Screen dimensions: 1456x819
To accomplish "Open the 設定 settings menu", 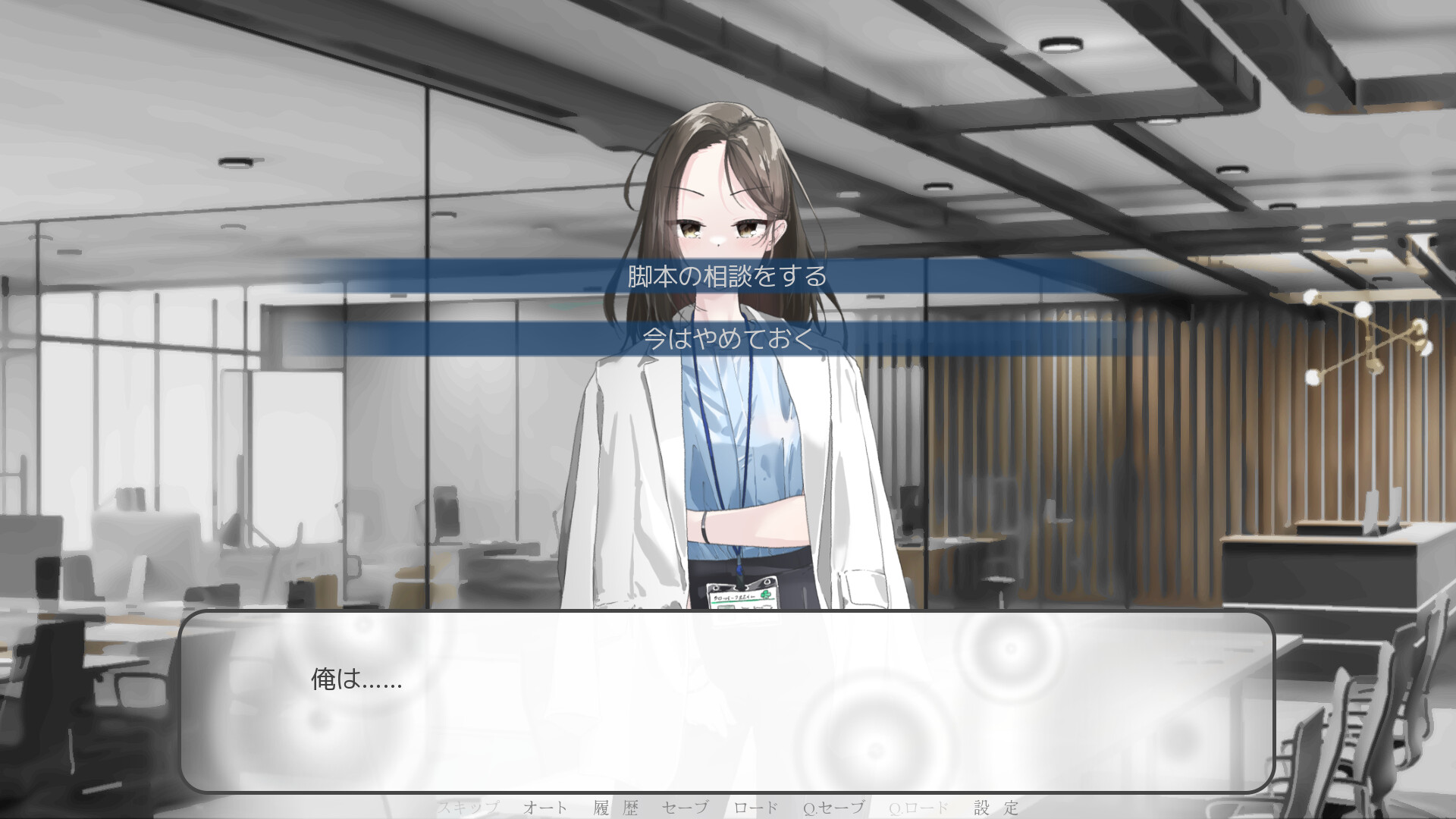I will click(996, 808).
